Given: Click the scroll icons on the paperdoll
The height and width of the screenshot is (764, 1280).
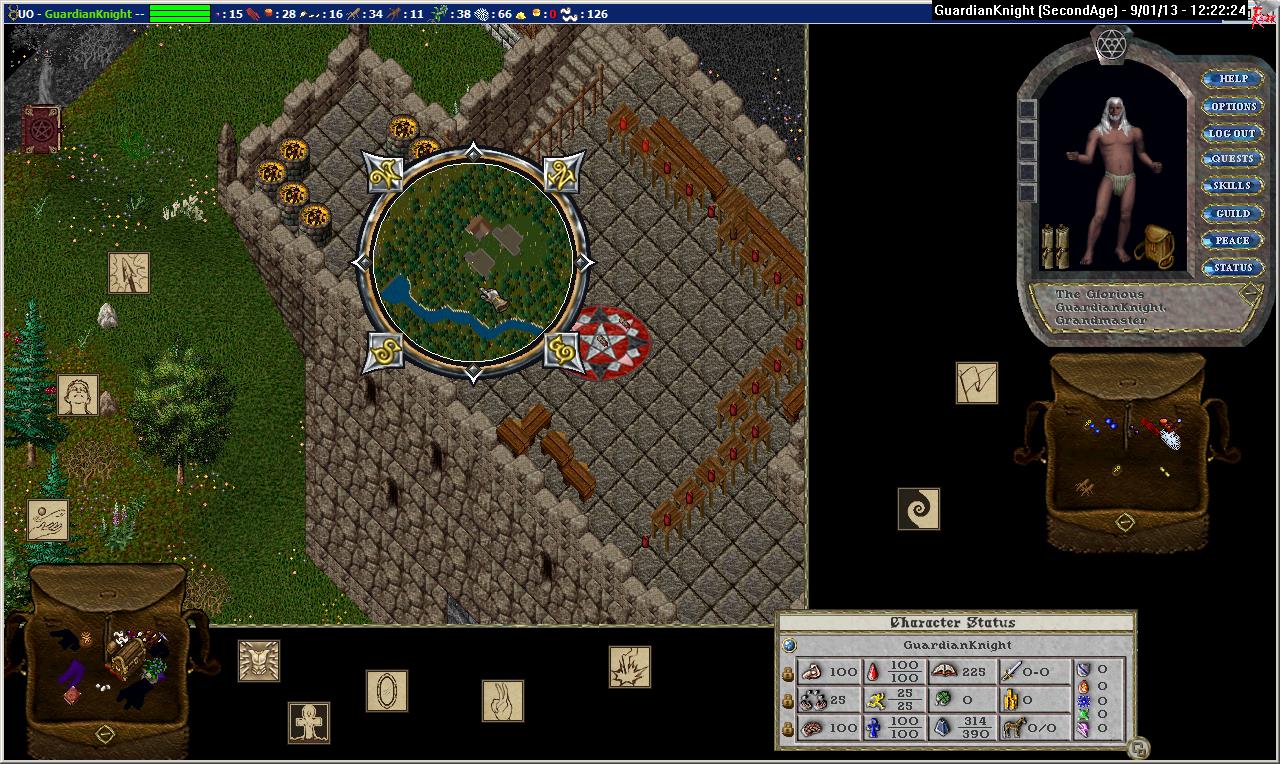Looking at the screenshot, I should [x=1055, y=247].
